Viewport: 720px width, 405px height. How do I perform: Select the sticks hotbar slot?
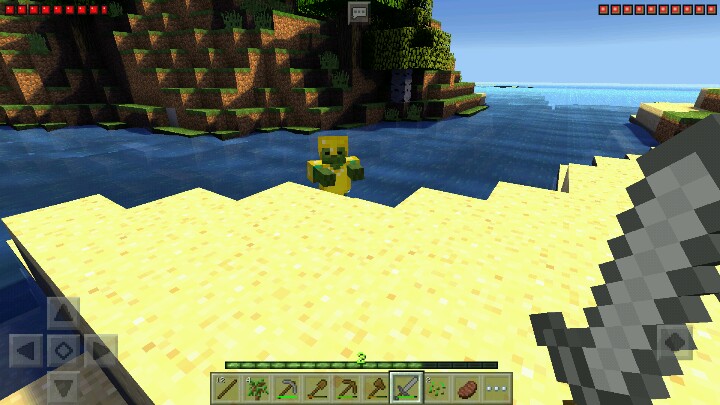(226, 388)
